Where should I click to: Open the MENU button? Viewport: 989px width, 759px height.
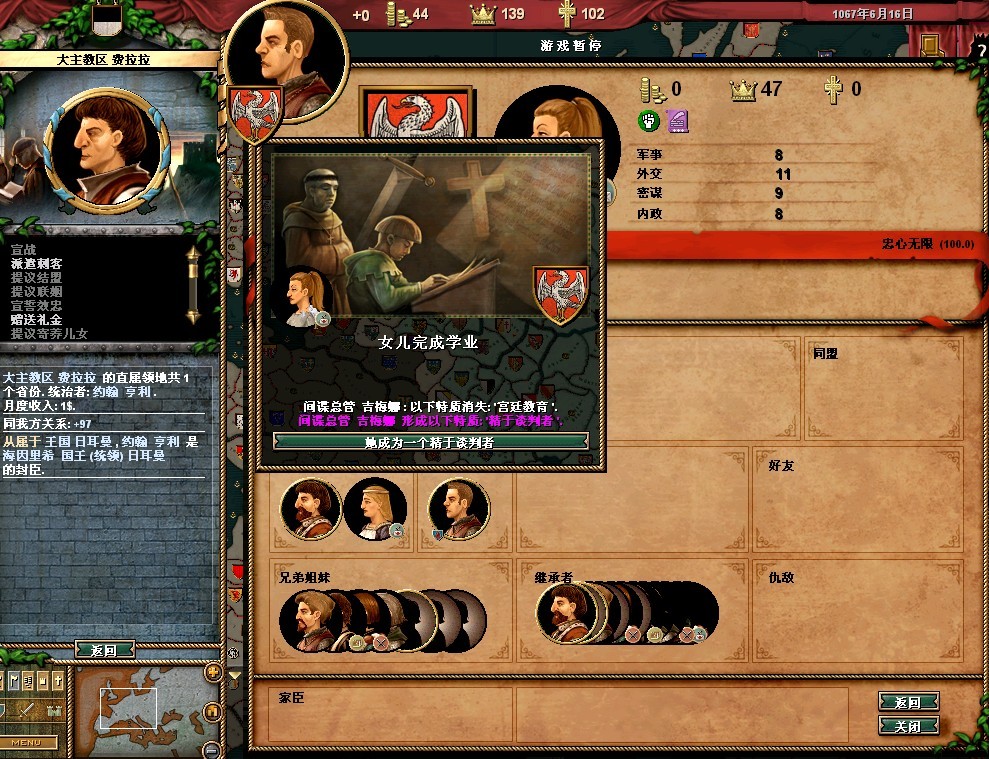[x=26, y=742]
